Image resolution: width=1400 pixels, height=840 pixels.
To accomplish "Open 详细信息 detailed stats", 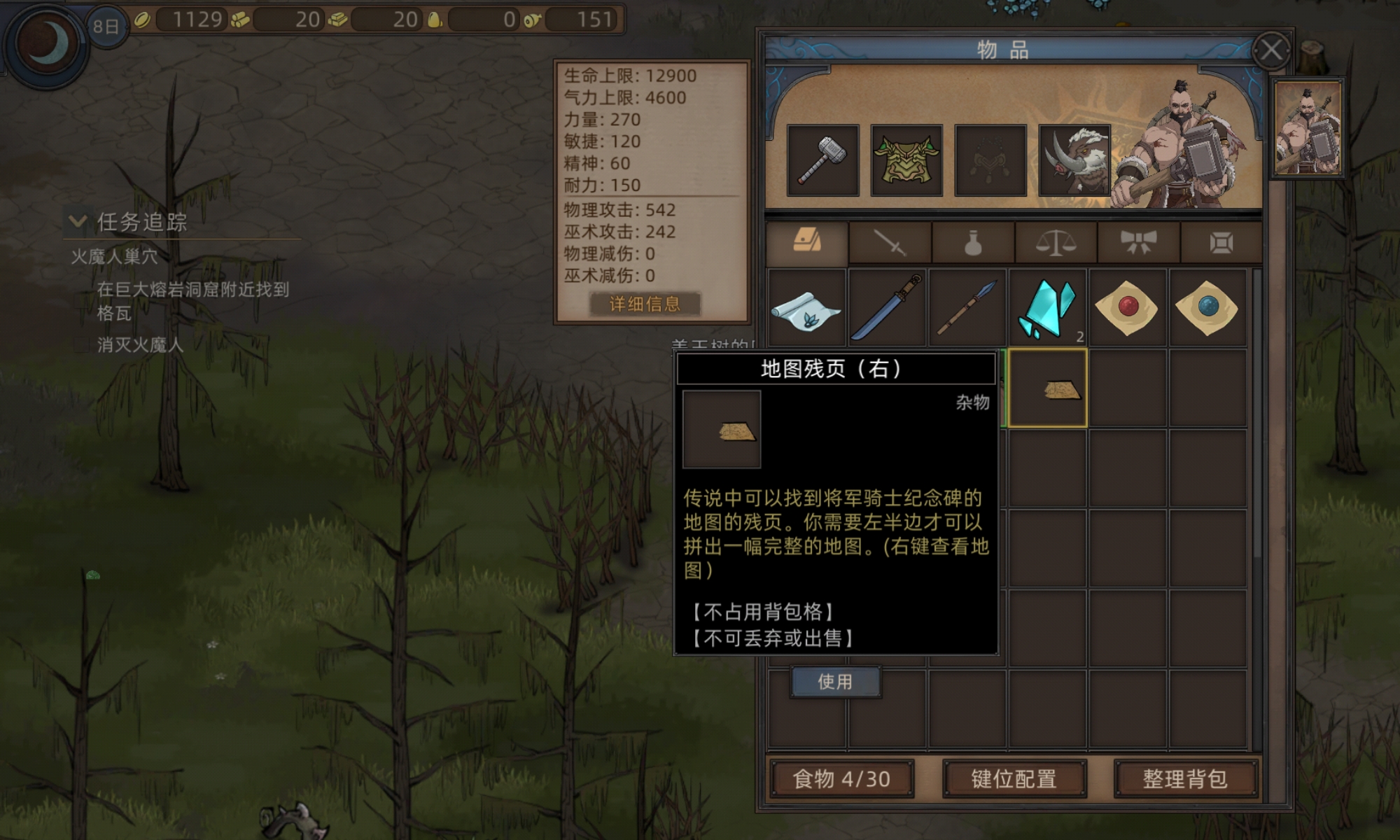I will pyautogui.click(x=645, y=304).
